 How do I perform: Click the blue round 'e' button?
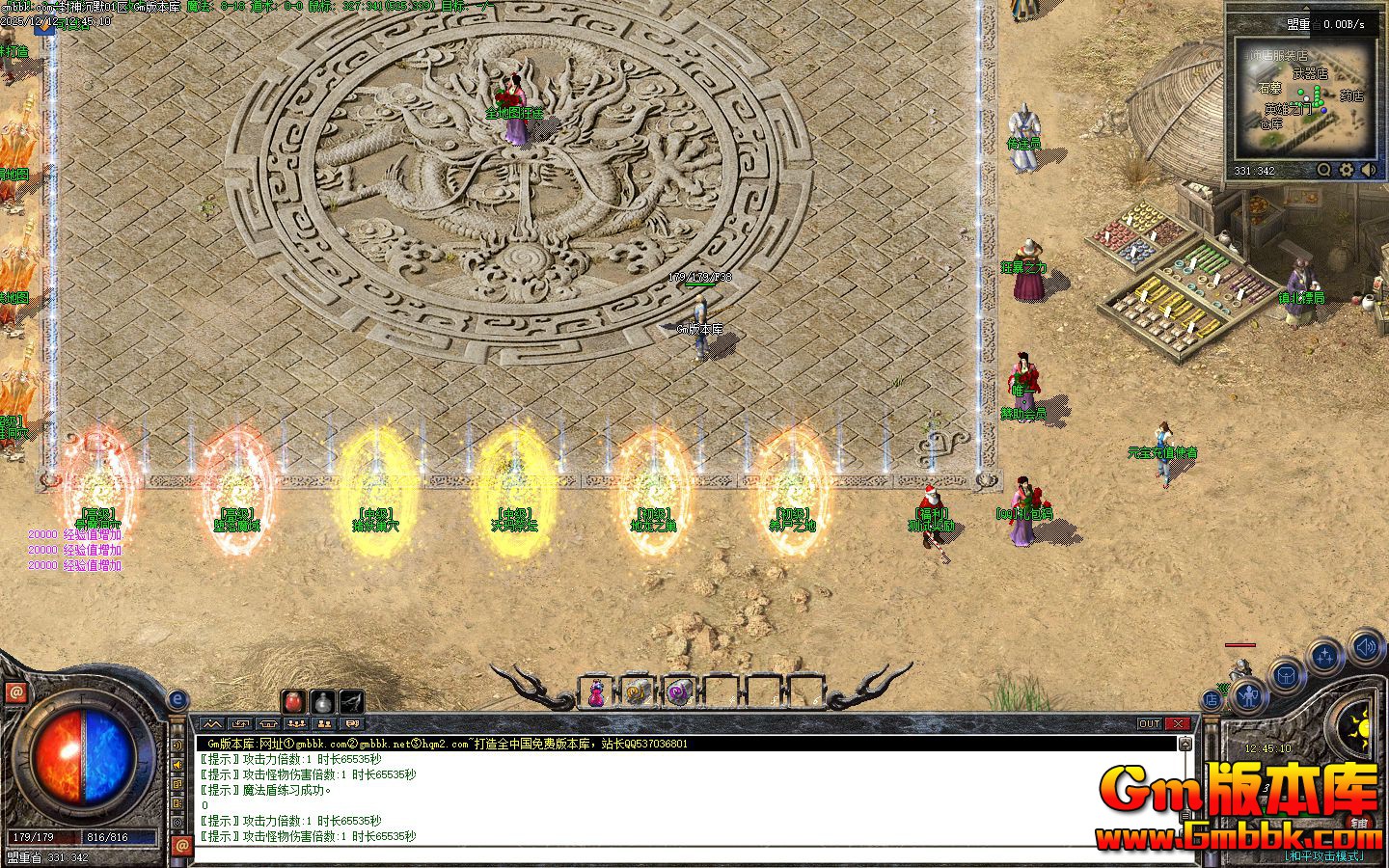pyautogui.click(x=177, y=700)
